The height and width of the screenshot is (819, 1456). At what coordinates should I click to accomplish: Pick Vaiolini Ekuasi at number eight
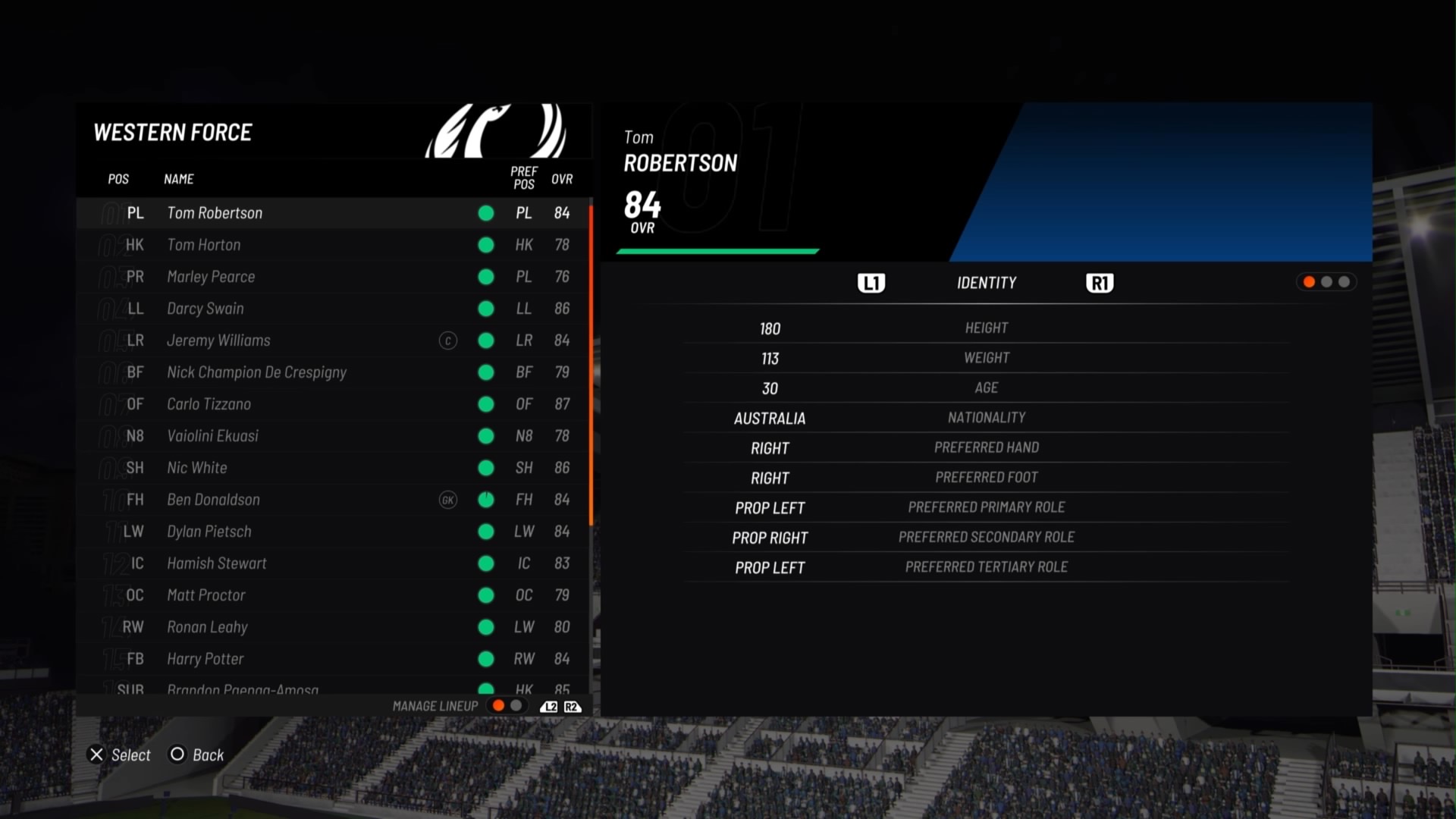(x=212, y=436)
